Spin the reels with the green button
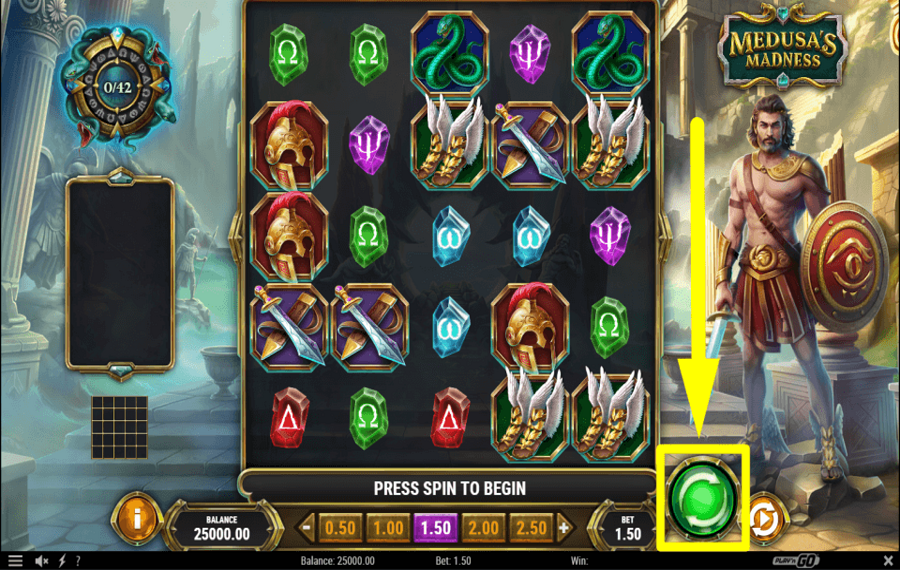 click(703, 497)
